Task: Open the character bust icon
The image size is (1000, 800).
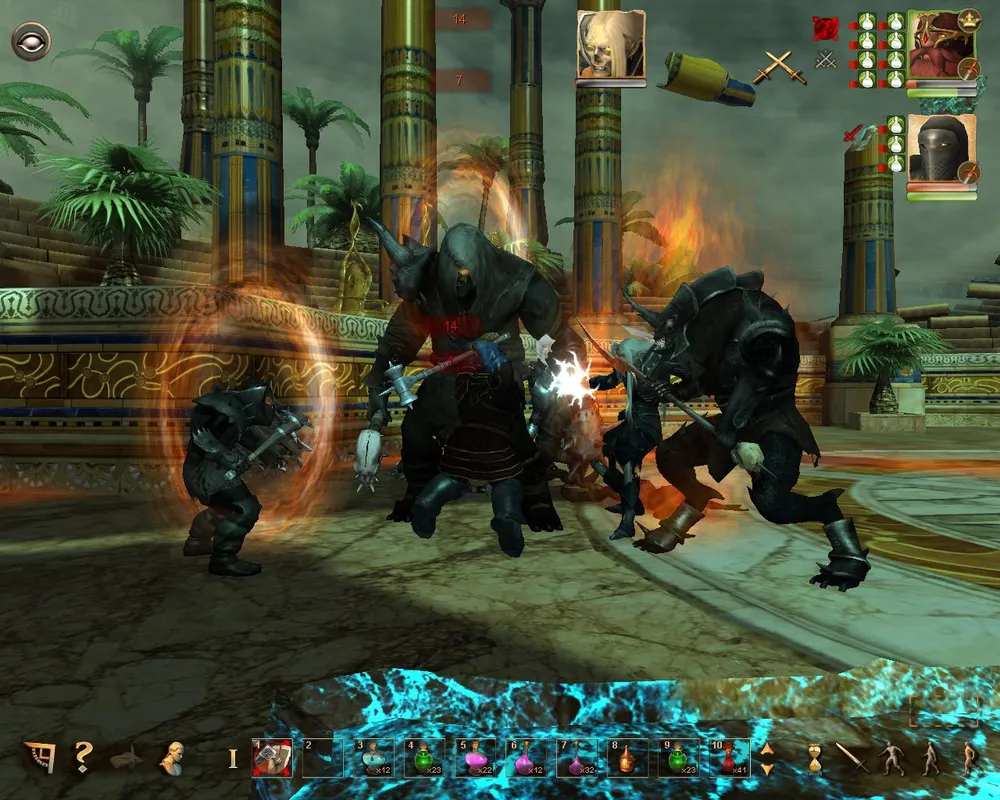Action: click(172, 757)
